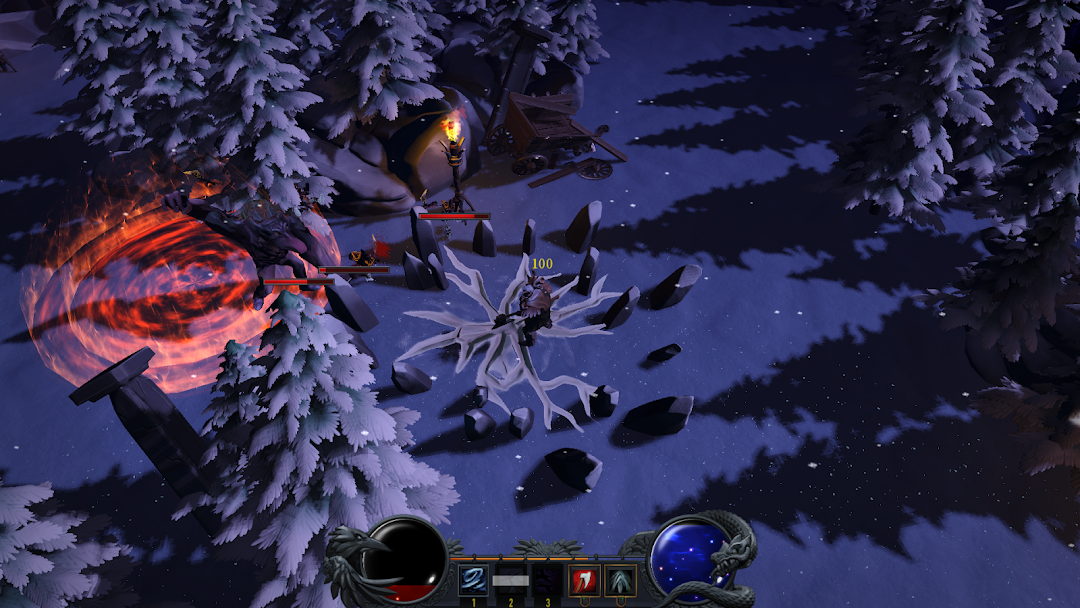Use the red axe attack skill
This screenshot has width=1080, height=608.
click(x=584, y=580)
